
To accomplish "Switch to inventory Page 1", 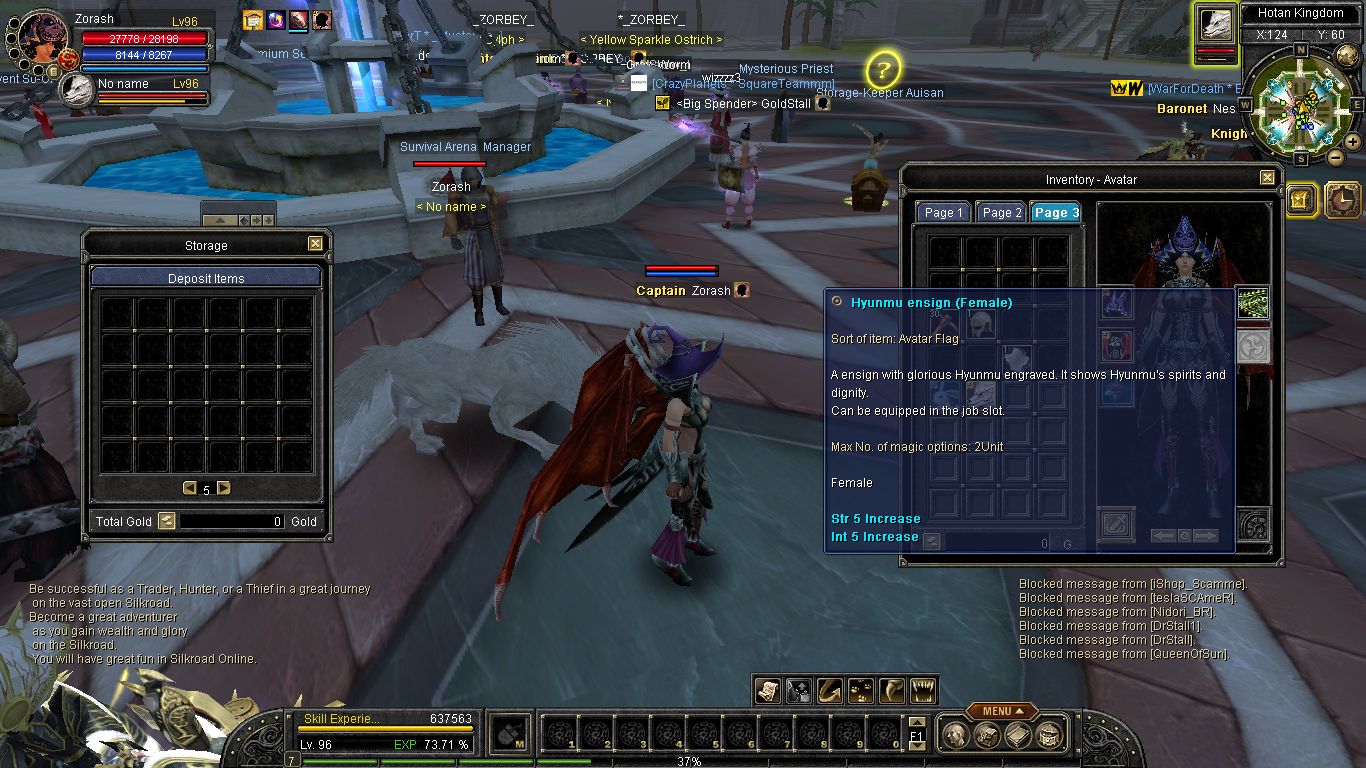I will (x=943, y=212).
